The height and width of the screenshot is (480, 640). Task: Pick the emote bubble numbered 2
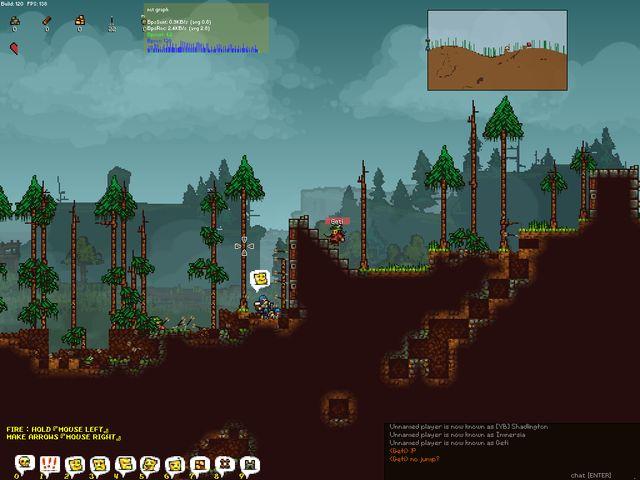click(75, 464)
